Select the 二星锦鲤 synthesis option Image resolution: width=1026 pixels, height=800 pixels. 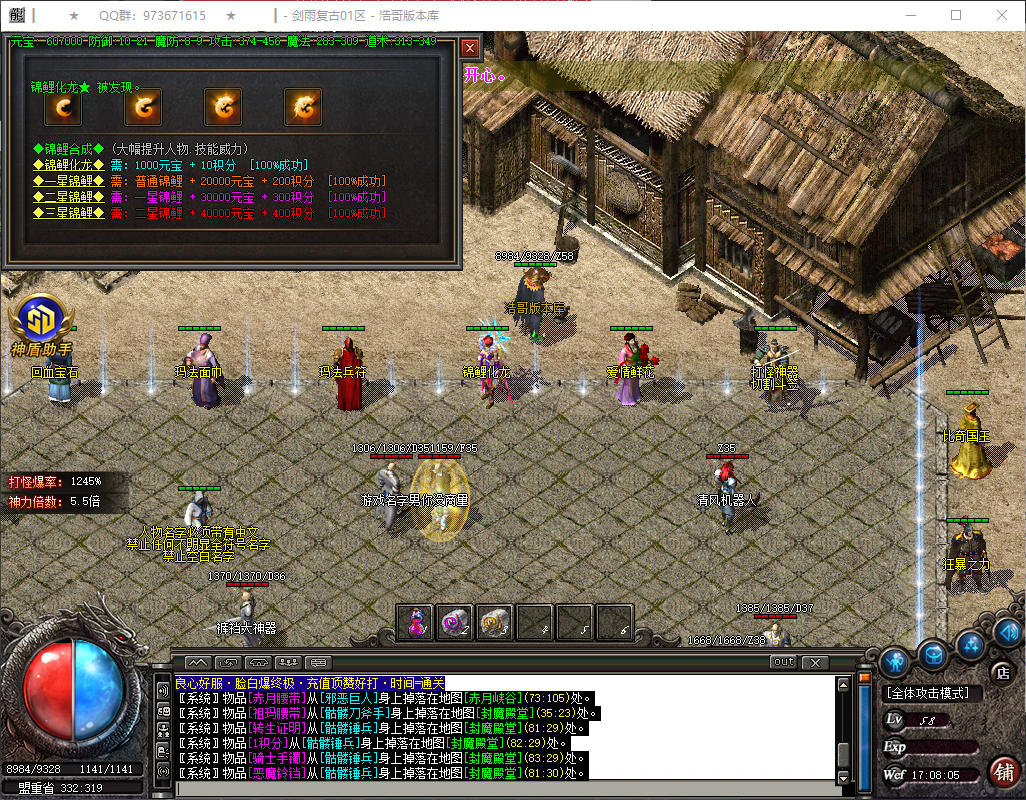(x=69, y=197)
